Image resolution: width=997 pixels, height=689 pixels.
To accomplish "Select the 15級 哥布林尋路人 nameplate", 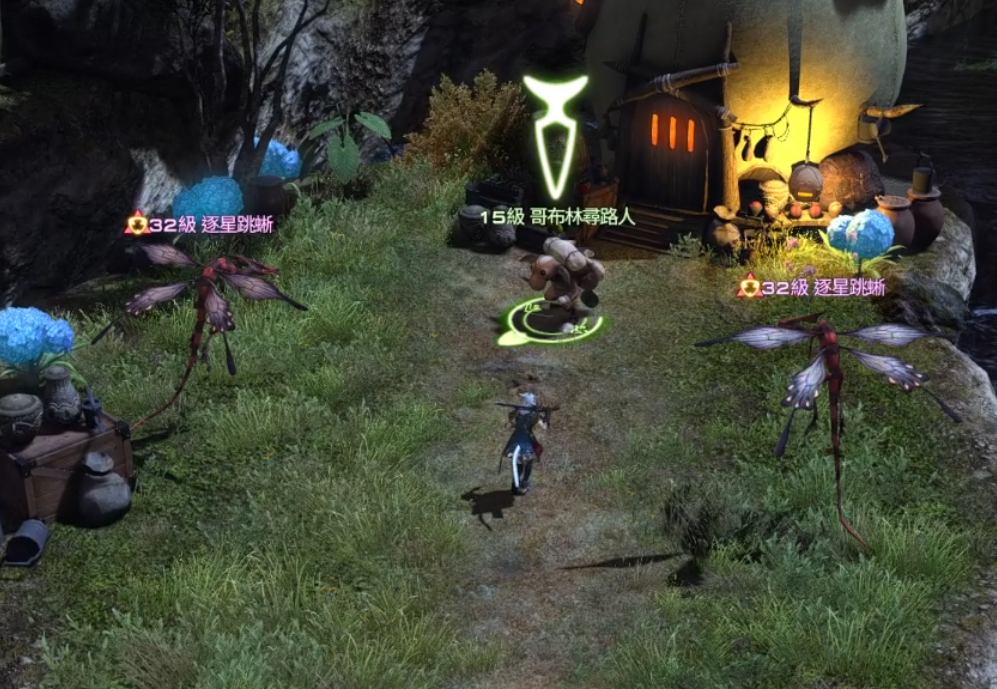I will (557, 216).
